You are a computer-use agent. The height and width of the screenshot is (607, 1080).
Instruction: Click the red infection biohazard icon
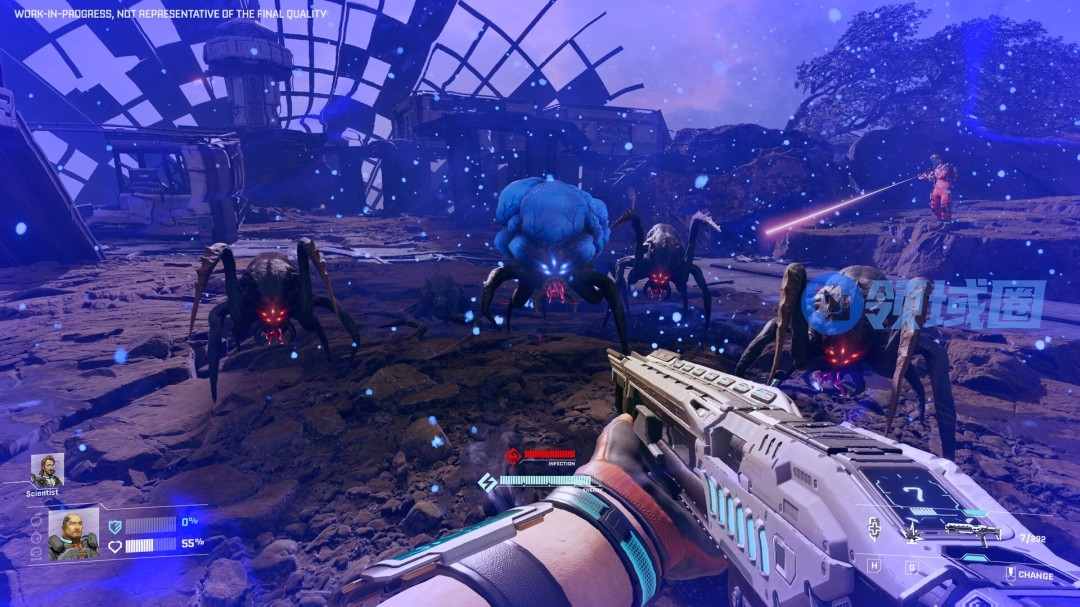[x=514, y=457]
